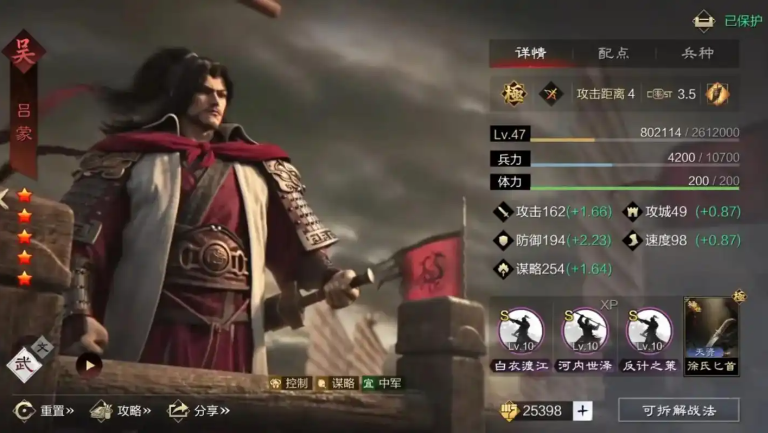Viewport: 768px width, 433px height.
Task: Switch to the 详情 tab
Action: click(530, 53)
